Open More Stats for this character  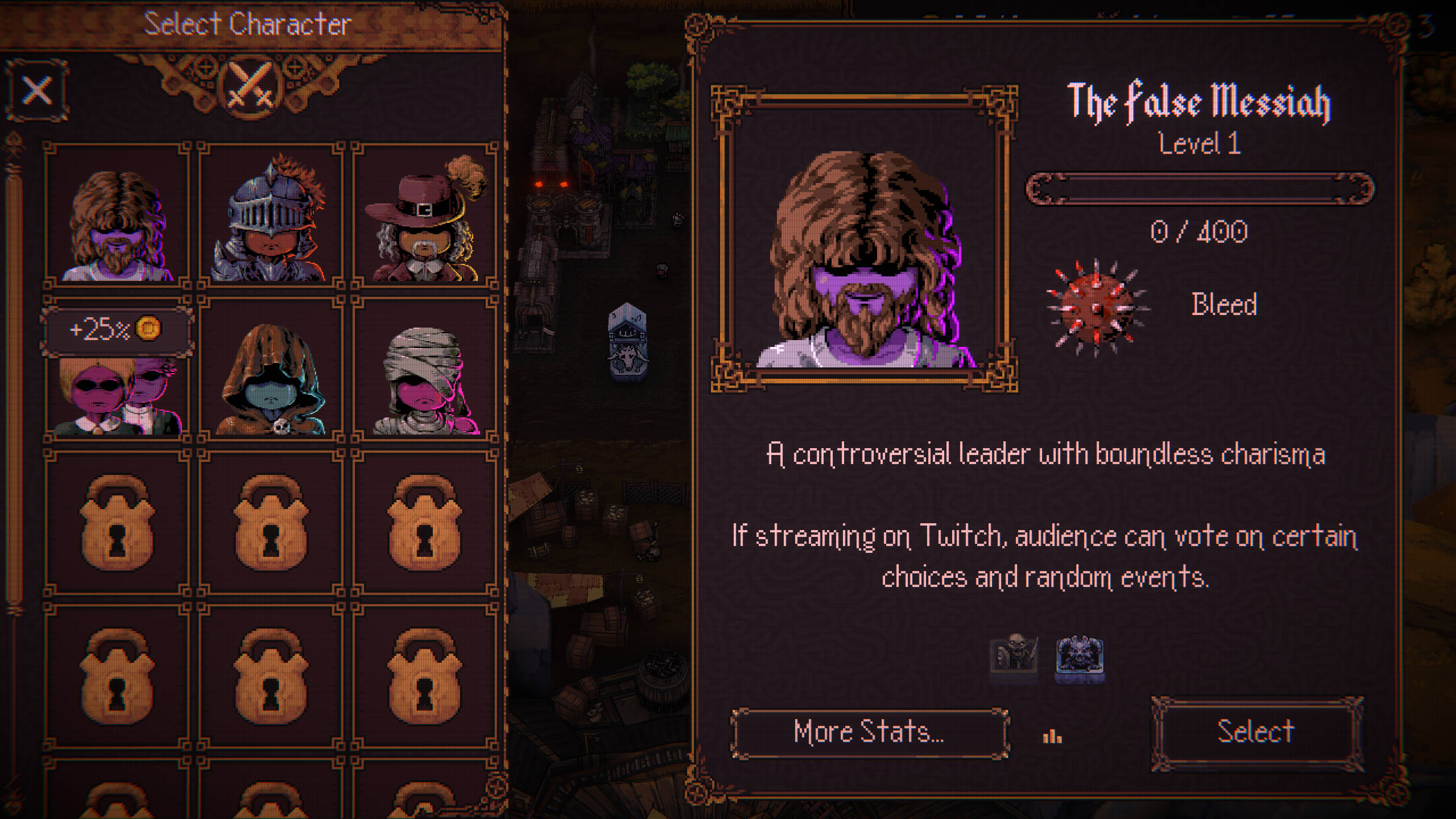(x=869, y=733)
